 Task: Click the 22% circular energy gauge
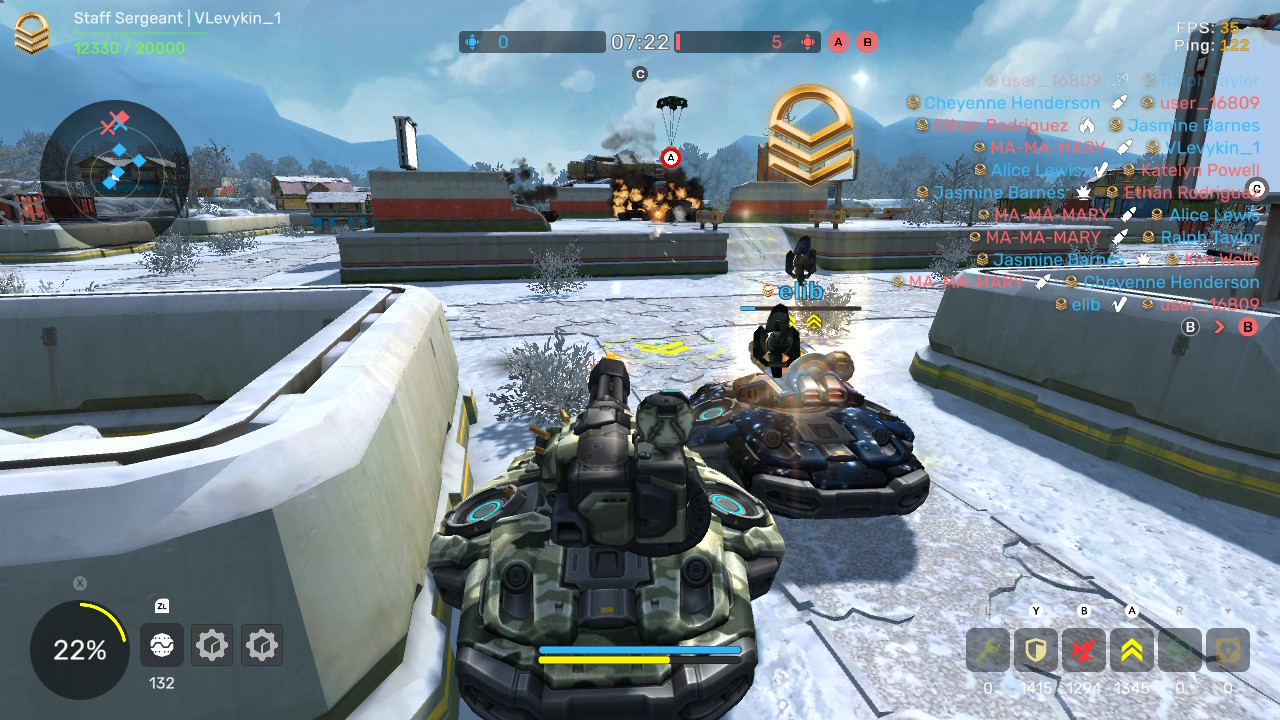coord(78,650)
